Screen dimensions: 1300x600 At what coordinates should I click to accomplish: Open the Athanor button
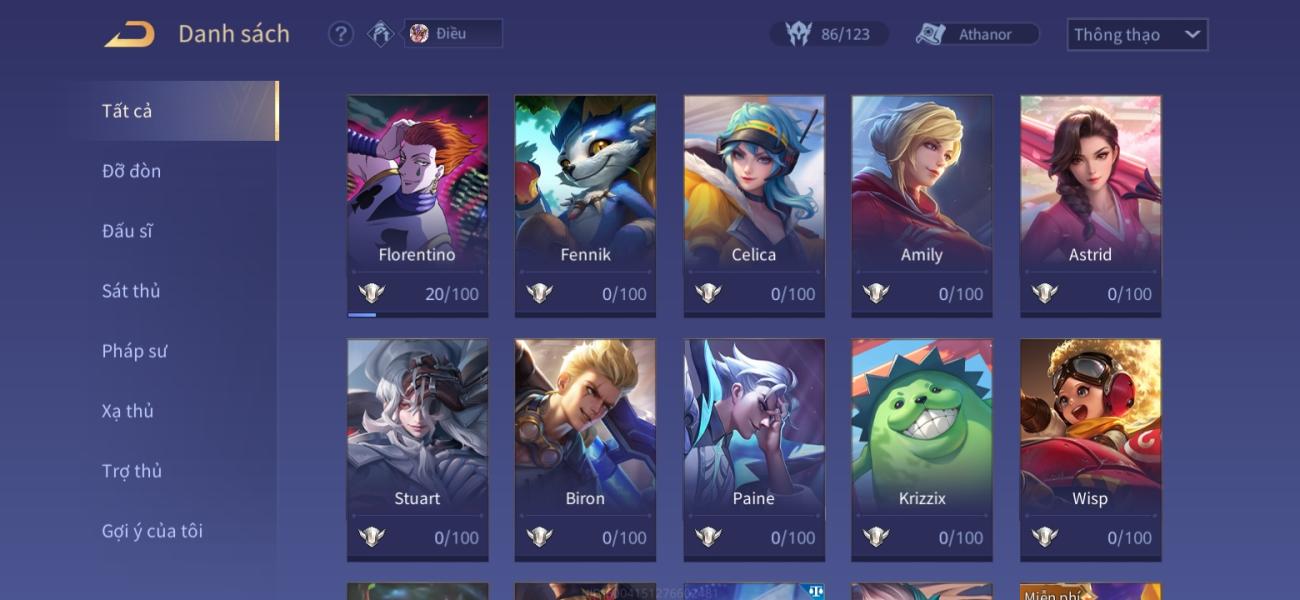click(977, 34)
